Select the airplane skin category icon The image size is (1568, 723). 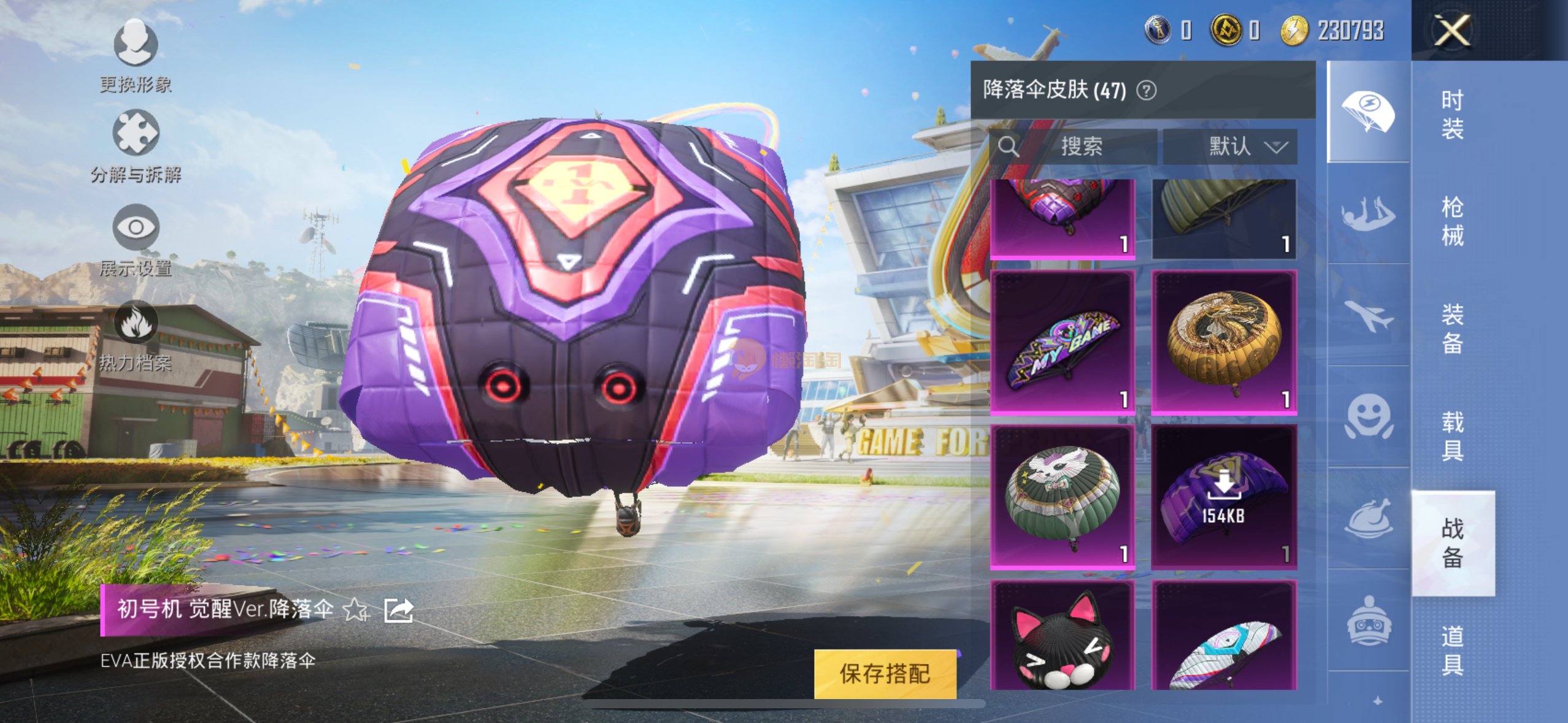pyautogui.click(x=1368, y=316)
